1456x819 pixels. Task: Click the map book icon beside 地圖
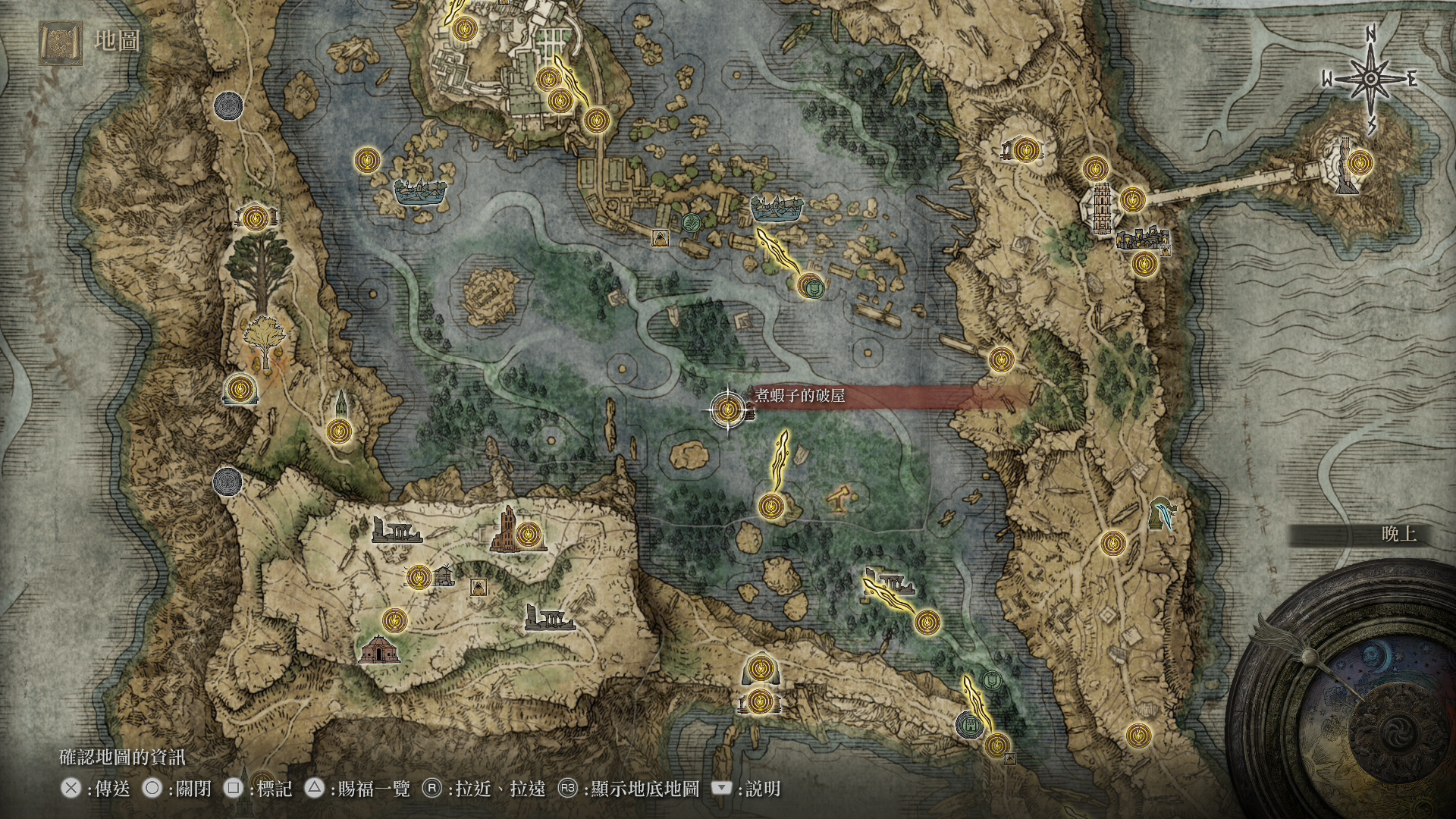[x=61, y=41]
